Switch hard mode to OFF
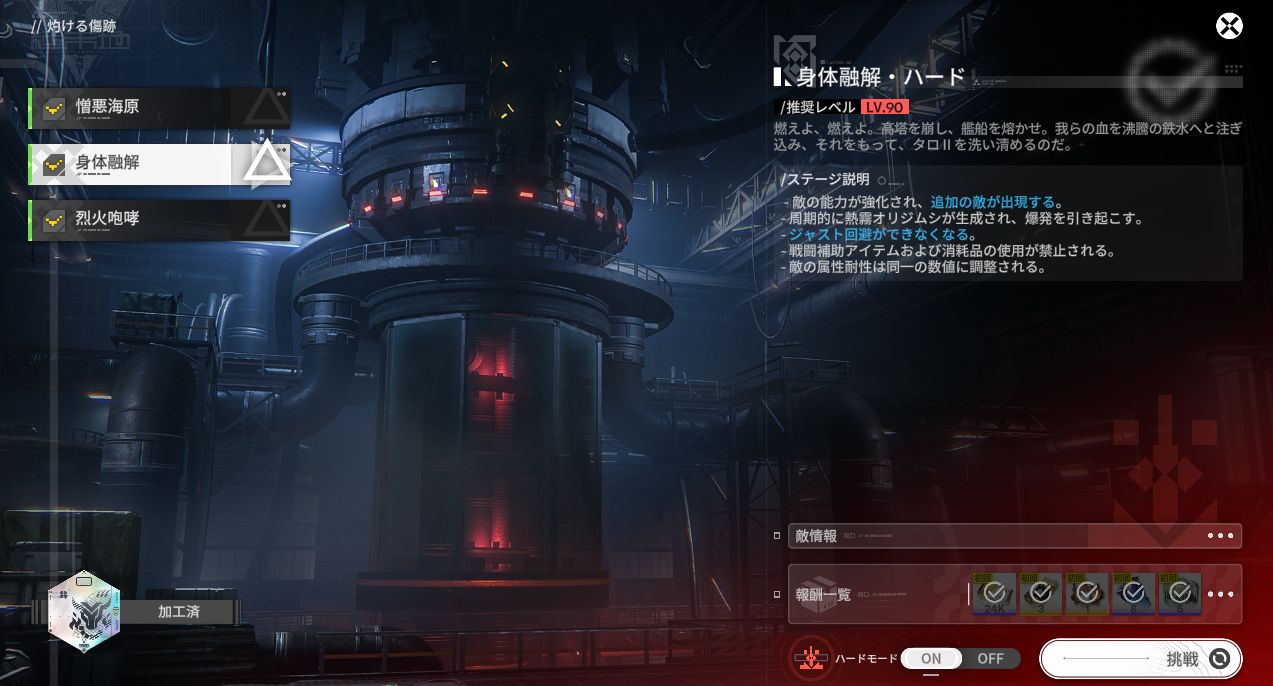1273x686 pixels. pyautogui.click(x=990, y=659)
